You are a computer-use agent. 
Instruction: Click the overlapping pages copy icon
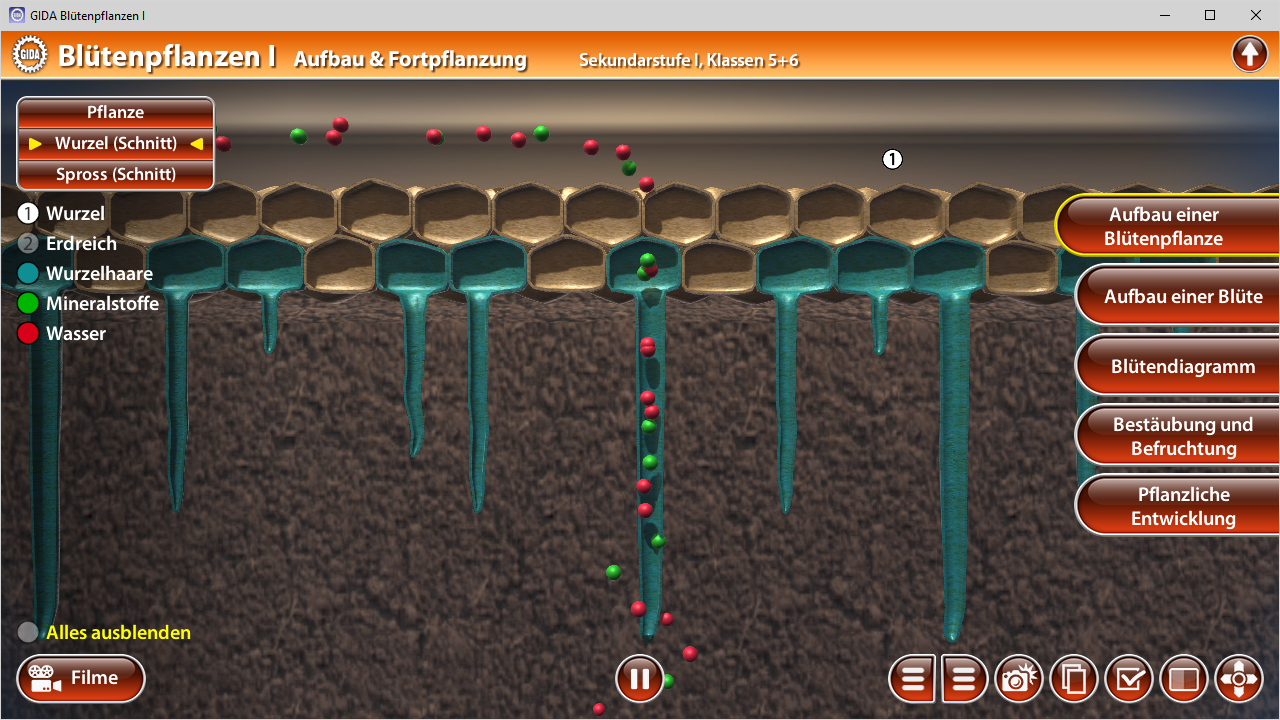tap(1074, 679)
